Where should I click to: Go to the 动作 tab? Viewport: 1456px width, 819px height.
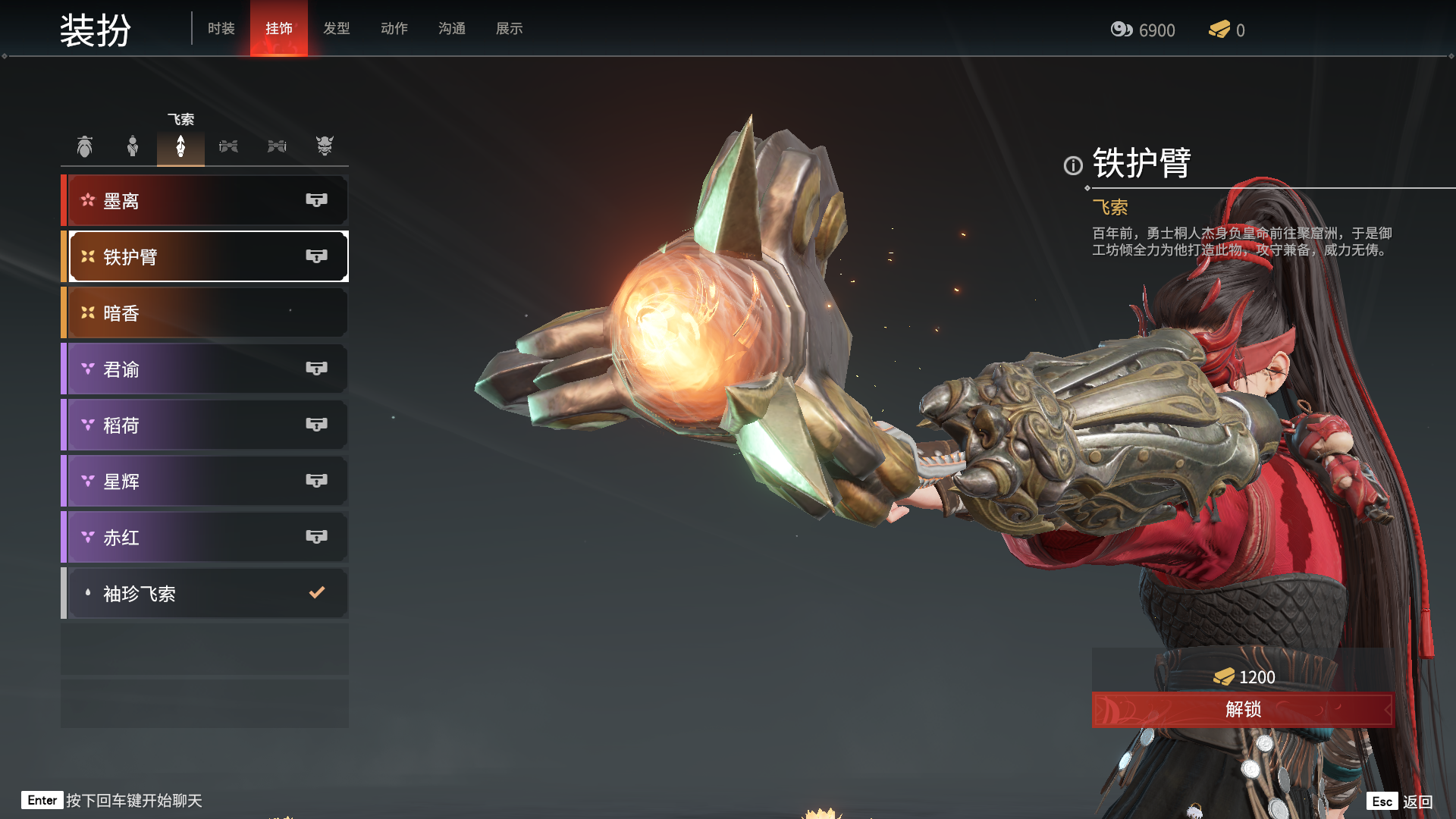click(x=394, y=29)
